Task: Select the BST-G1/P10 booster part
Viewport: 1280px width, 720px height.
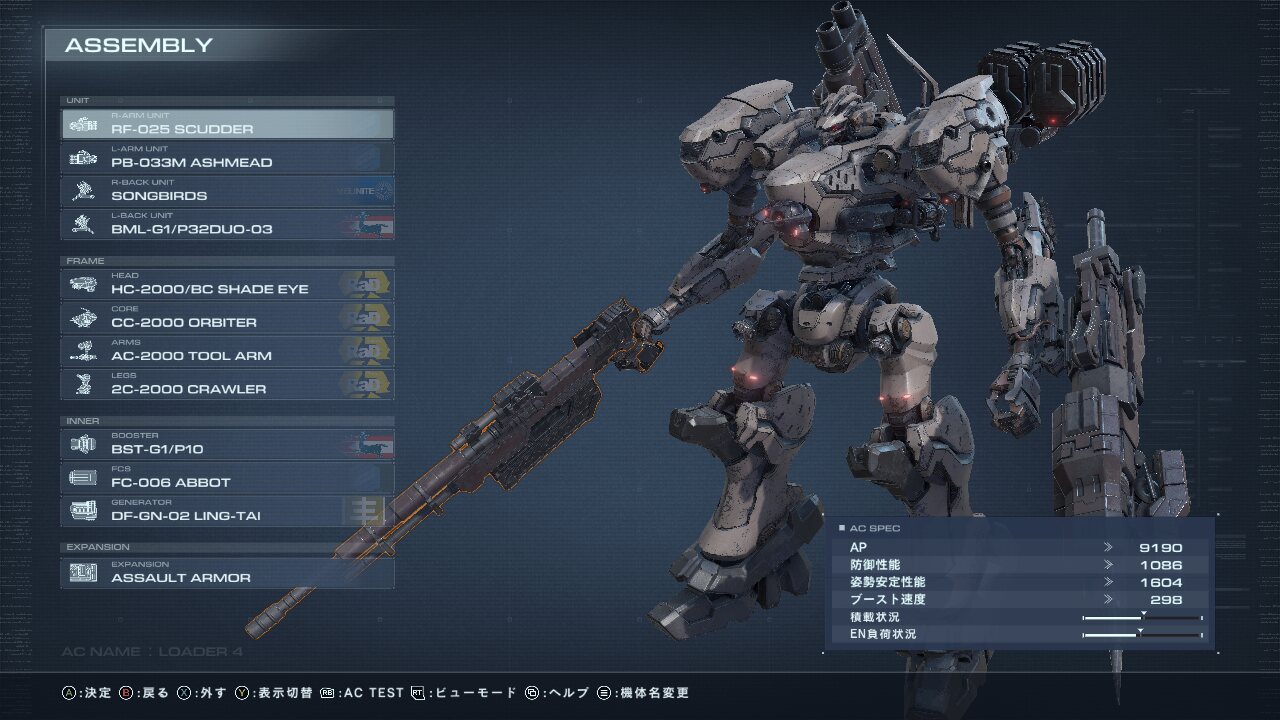Action: (227, 444)
